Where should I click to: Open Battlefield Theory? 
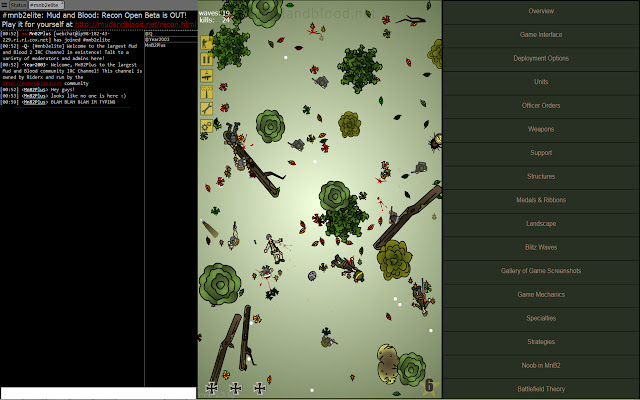pyautogui.click(x=541, y=389)
